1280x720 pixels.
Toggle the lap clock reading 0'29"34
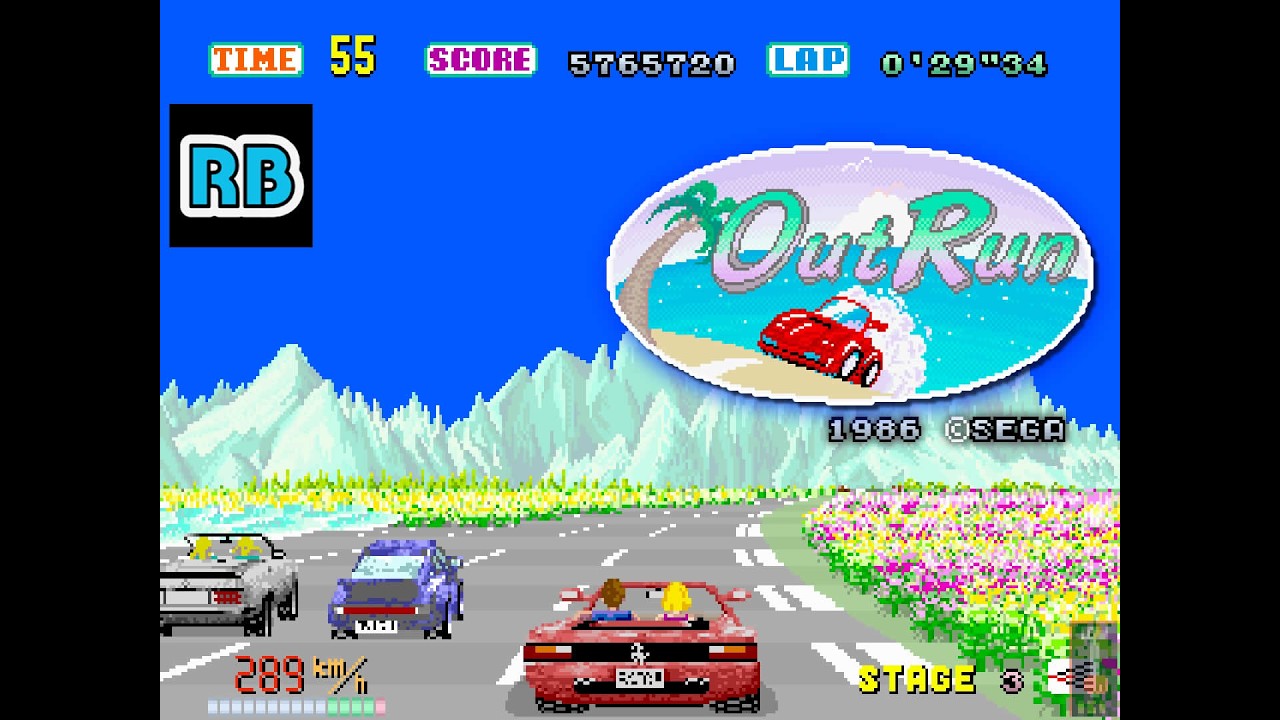pyautogui.click(x=965, y=63)
